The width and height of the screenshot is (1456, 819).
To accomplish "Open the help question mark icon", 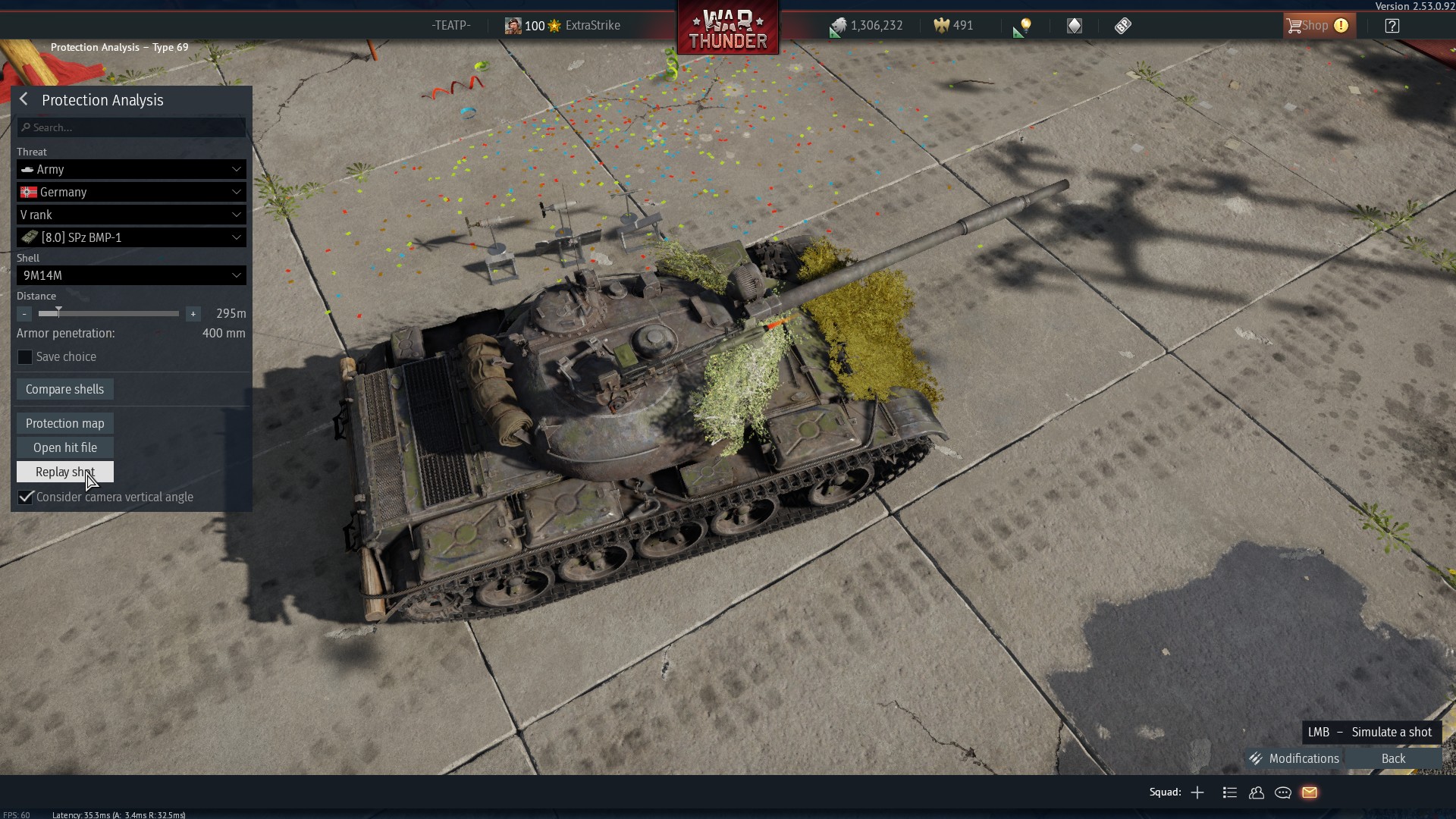I will [1392, 26].
